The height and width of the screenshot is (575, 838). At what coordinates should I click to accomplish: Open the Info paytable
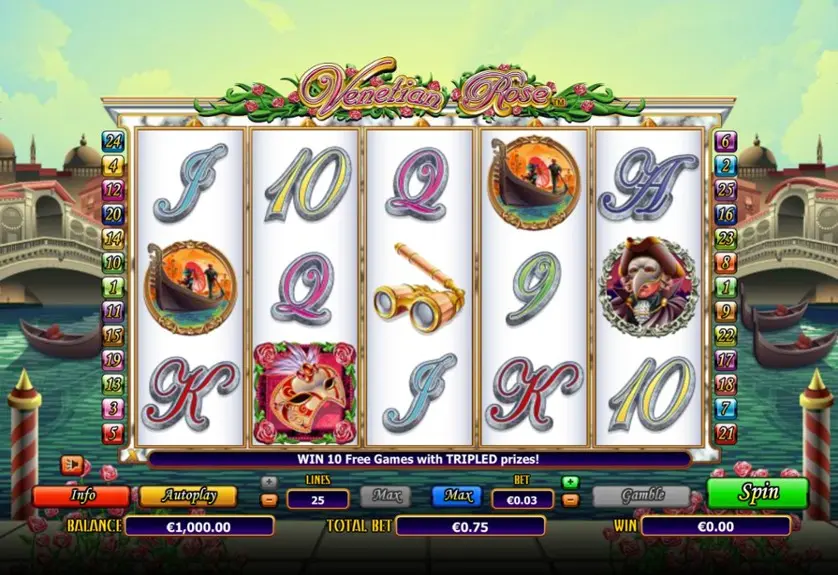[81, 496]
